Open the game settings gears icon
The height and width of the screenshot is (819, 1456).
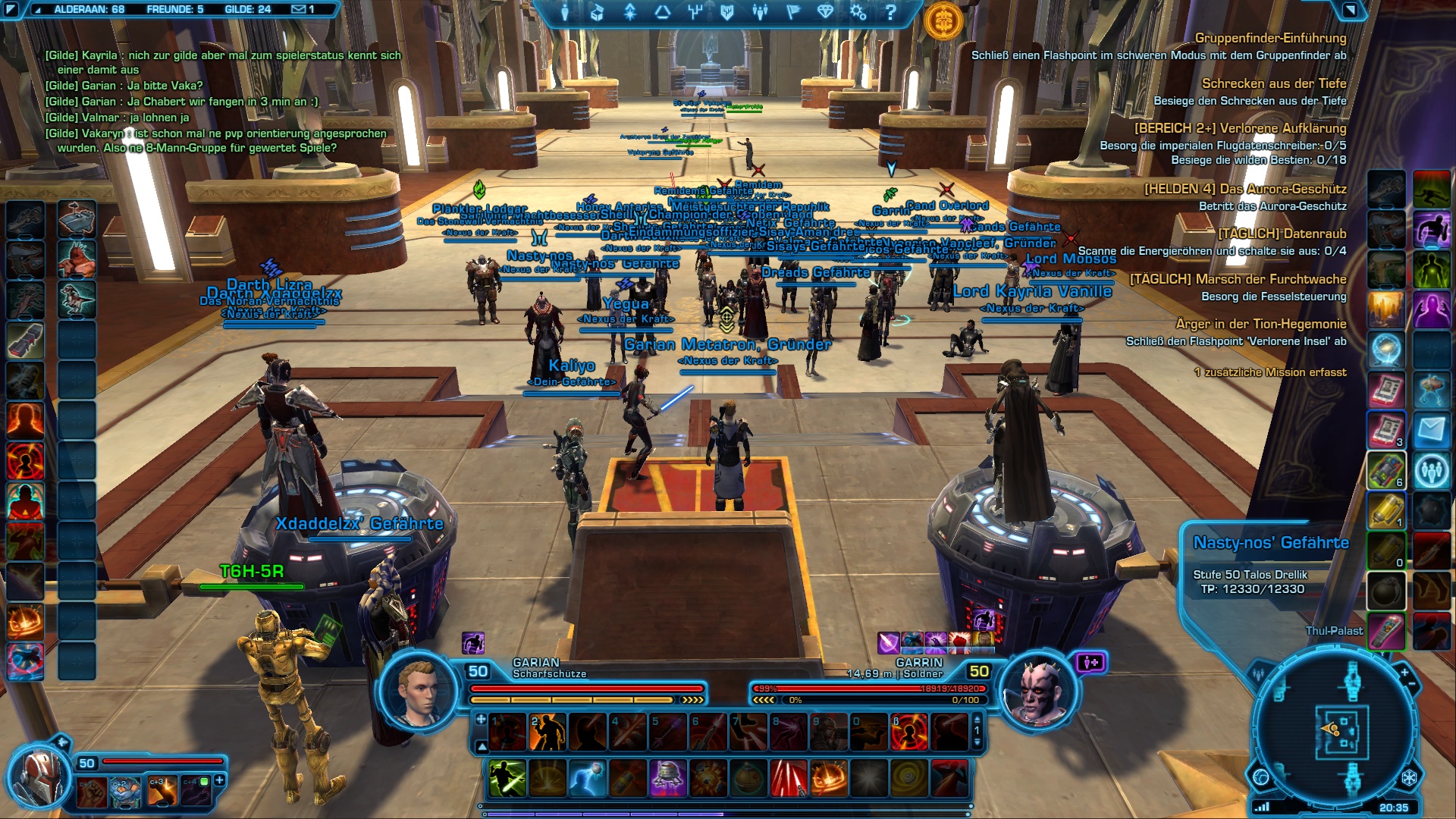click(858, 12)
